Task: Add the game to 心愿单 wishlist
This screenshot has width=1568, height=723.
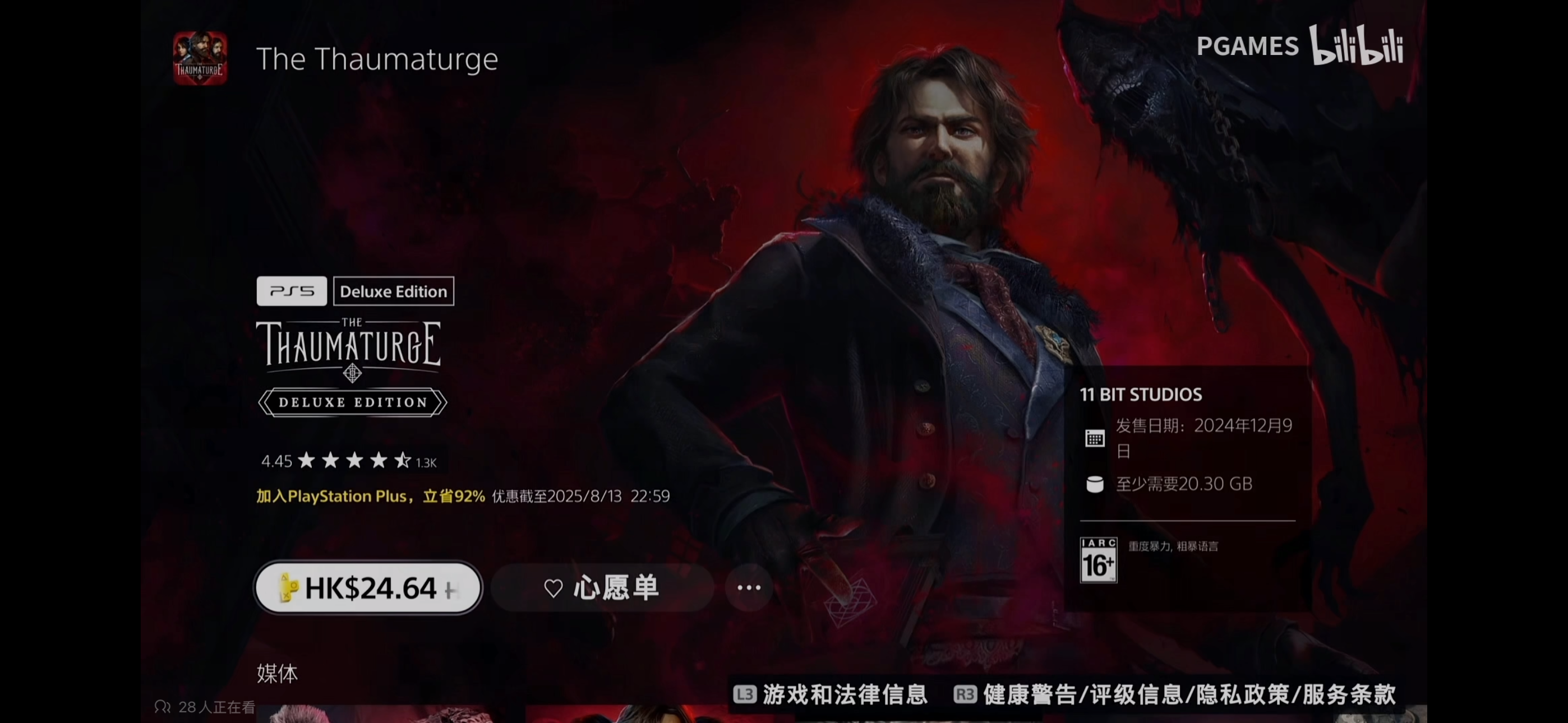Action: coord(601,588)
